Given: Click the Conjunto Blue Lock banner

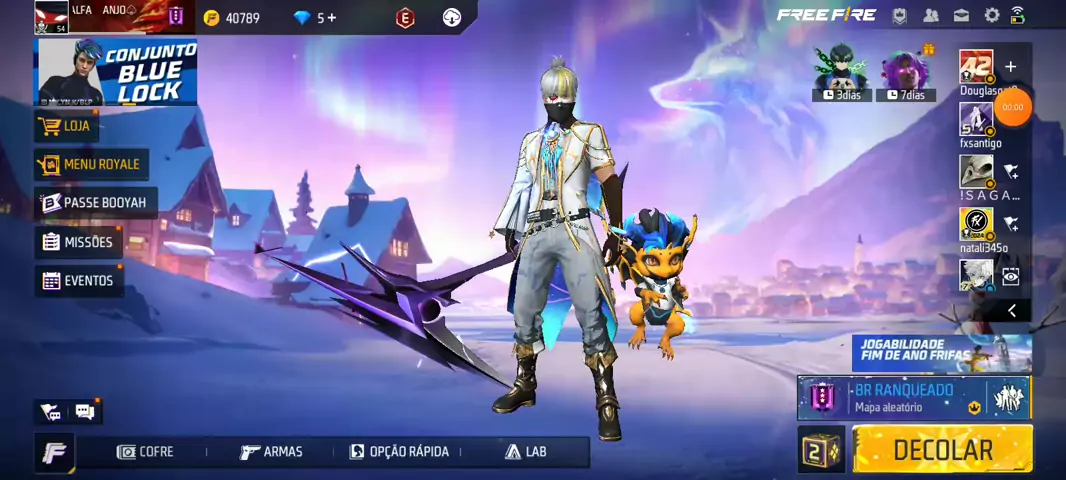Looking at the screenshot, I should coord(116,72).
